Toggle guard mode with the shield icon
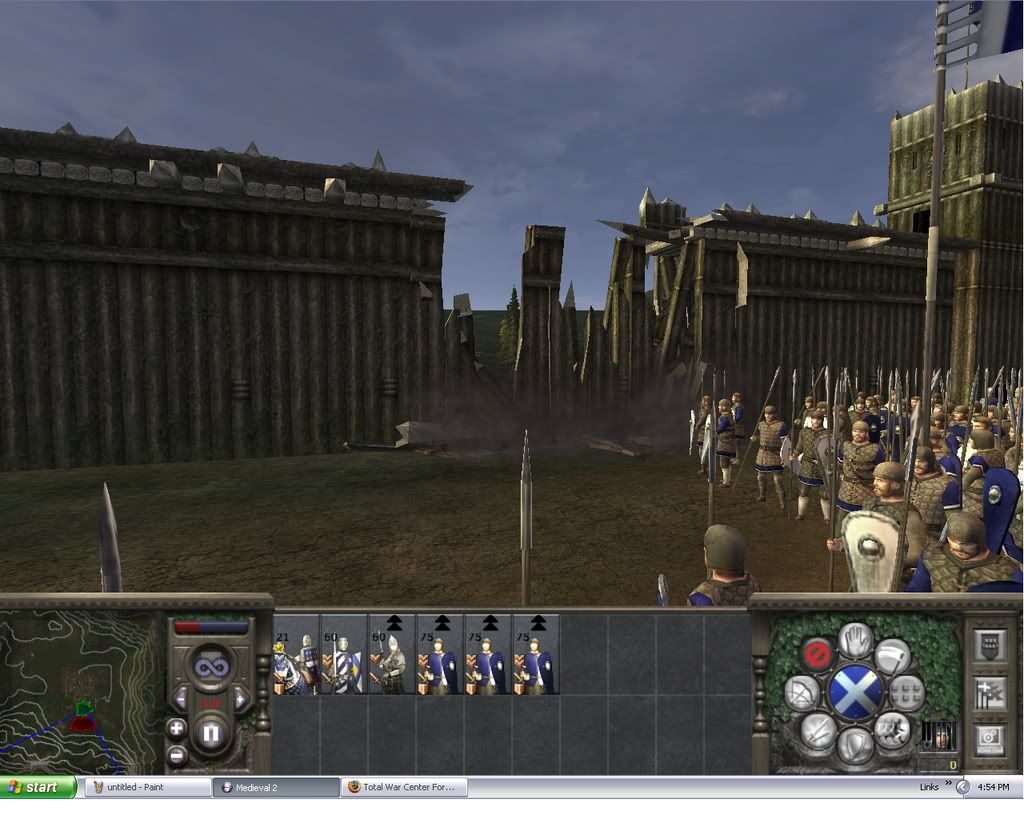Viewport: 1024px width, 819px height. [x=855, y=745]
